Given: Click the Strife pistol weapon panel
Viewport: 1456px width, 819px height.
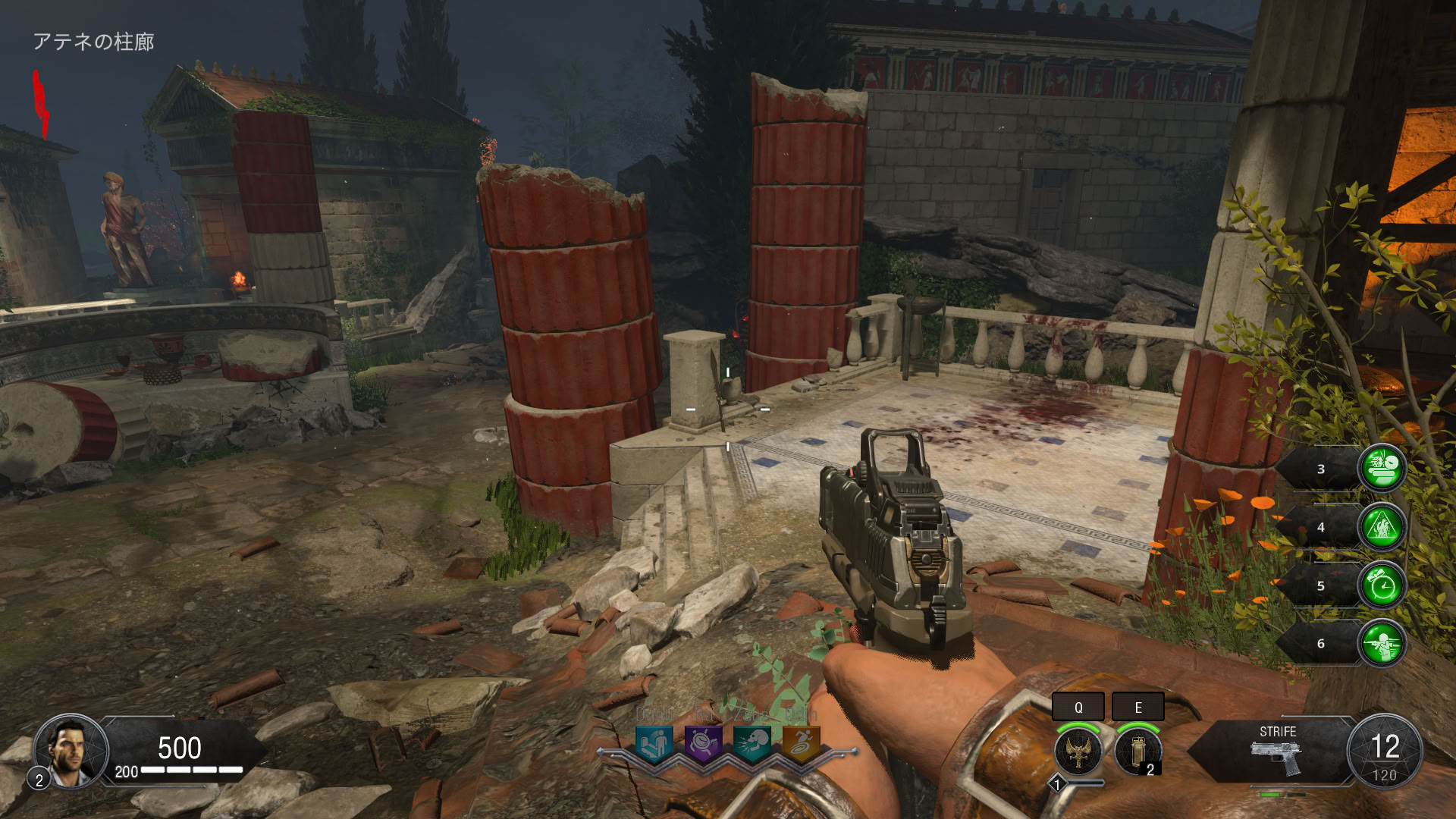Looking at the screenshot, I should click(1278, 751).
